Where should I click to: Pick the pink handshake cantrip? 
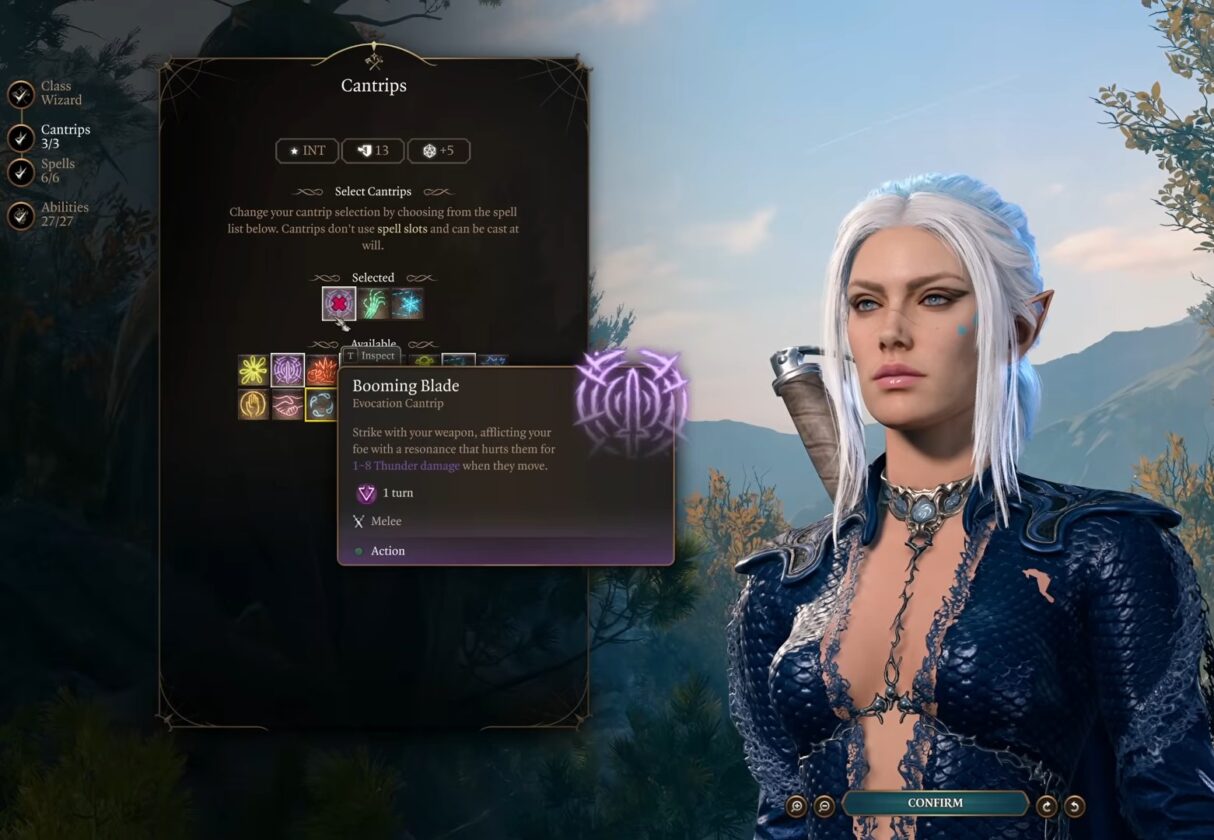(x=288, y=404)
